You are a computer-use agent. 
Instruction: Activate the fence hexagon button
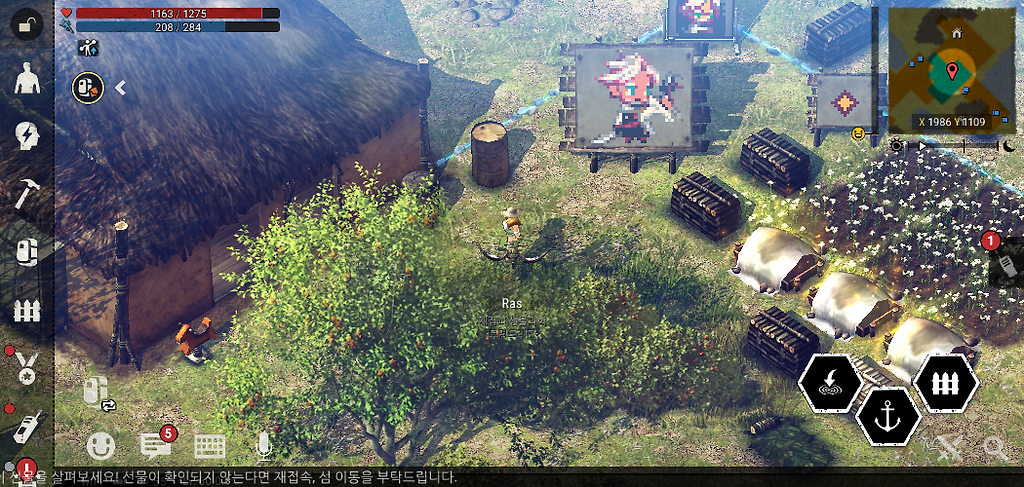(945, 381)
